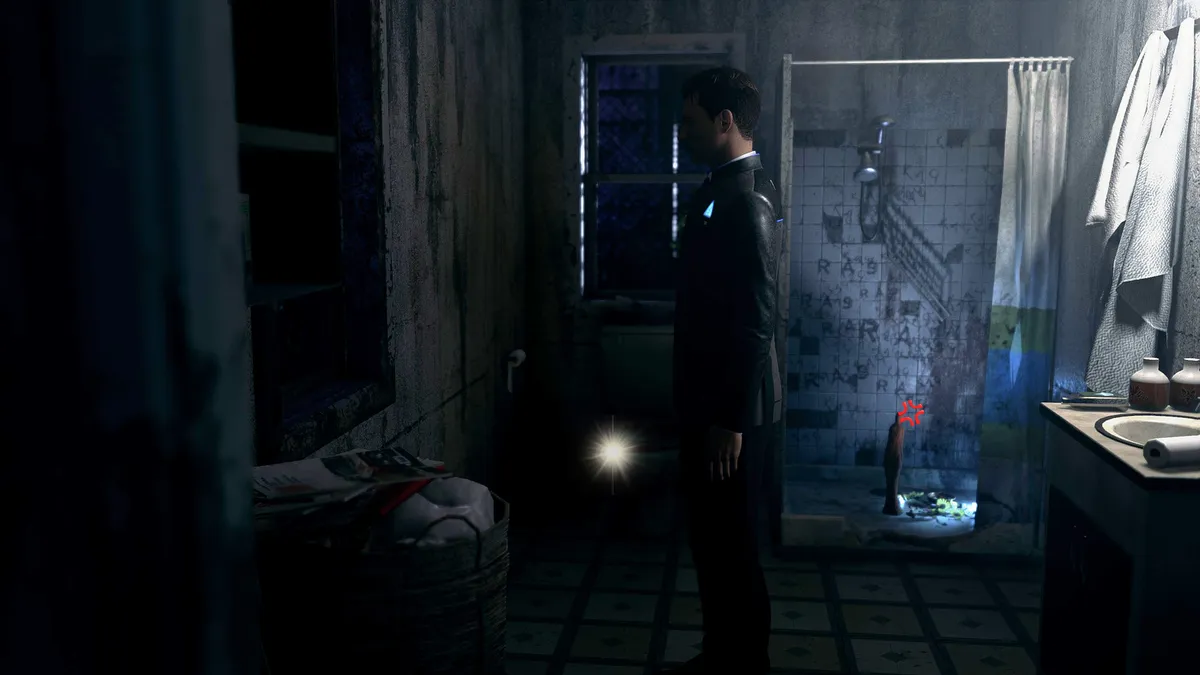Image resolution: width=1200 pixels, height=675 pixels.
Task: Click the red anger-symbol marker above the statue
Action: [x=910, y=413]
